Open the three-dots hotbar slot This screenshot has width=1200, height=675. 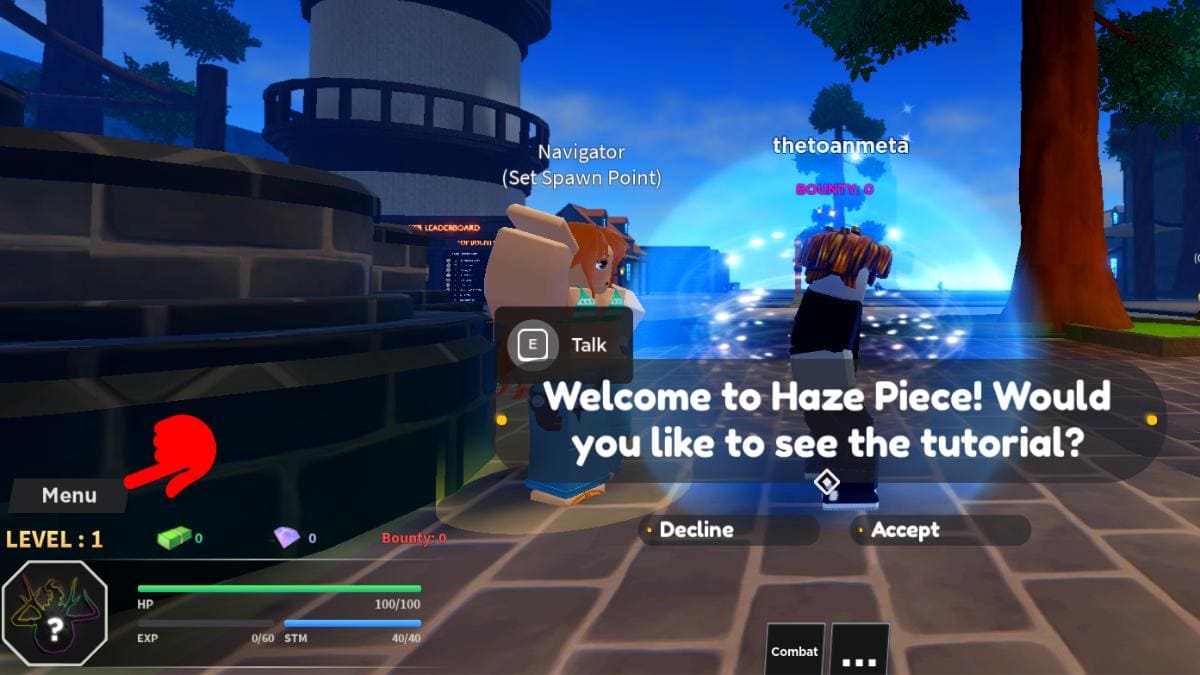tap(860, 650)
